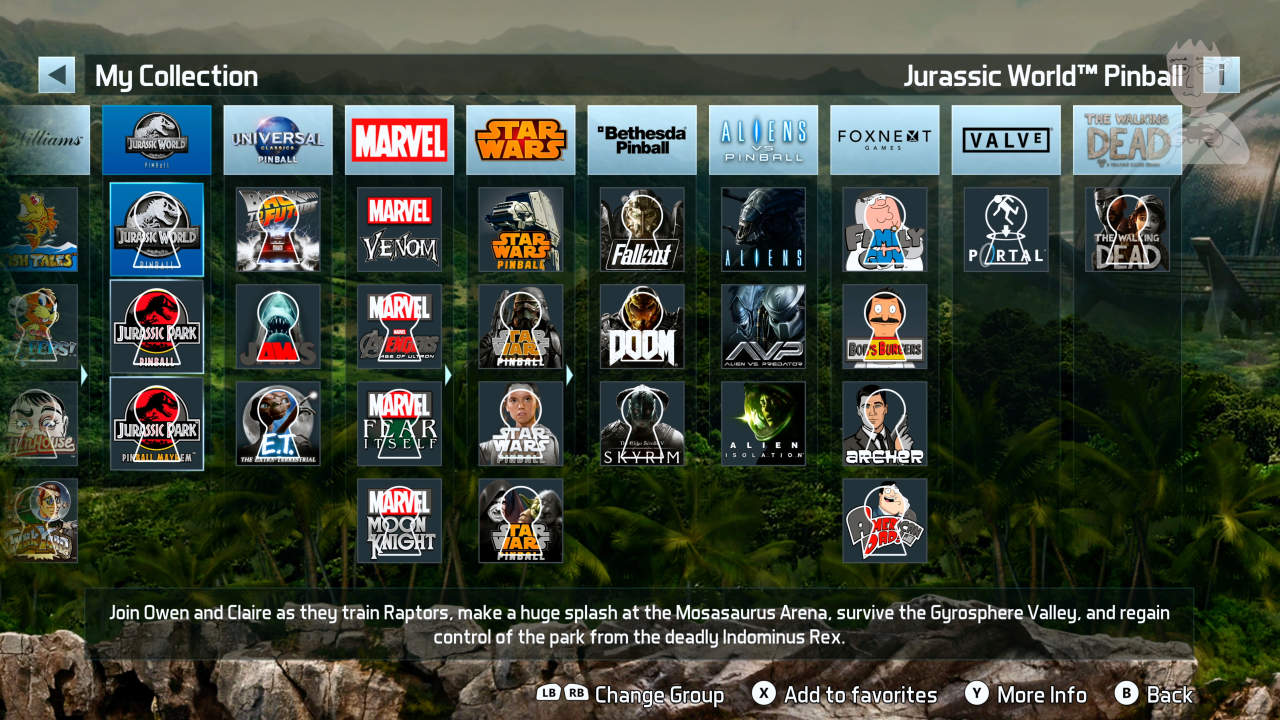This screenshot has width=1280, height=720.
Task: Choose the DOOM pinball table
Action: [x=642, y=327]
